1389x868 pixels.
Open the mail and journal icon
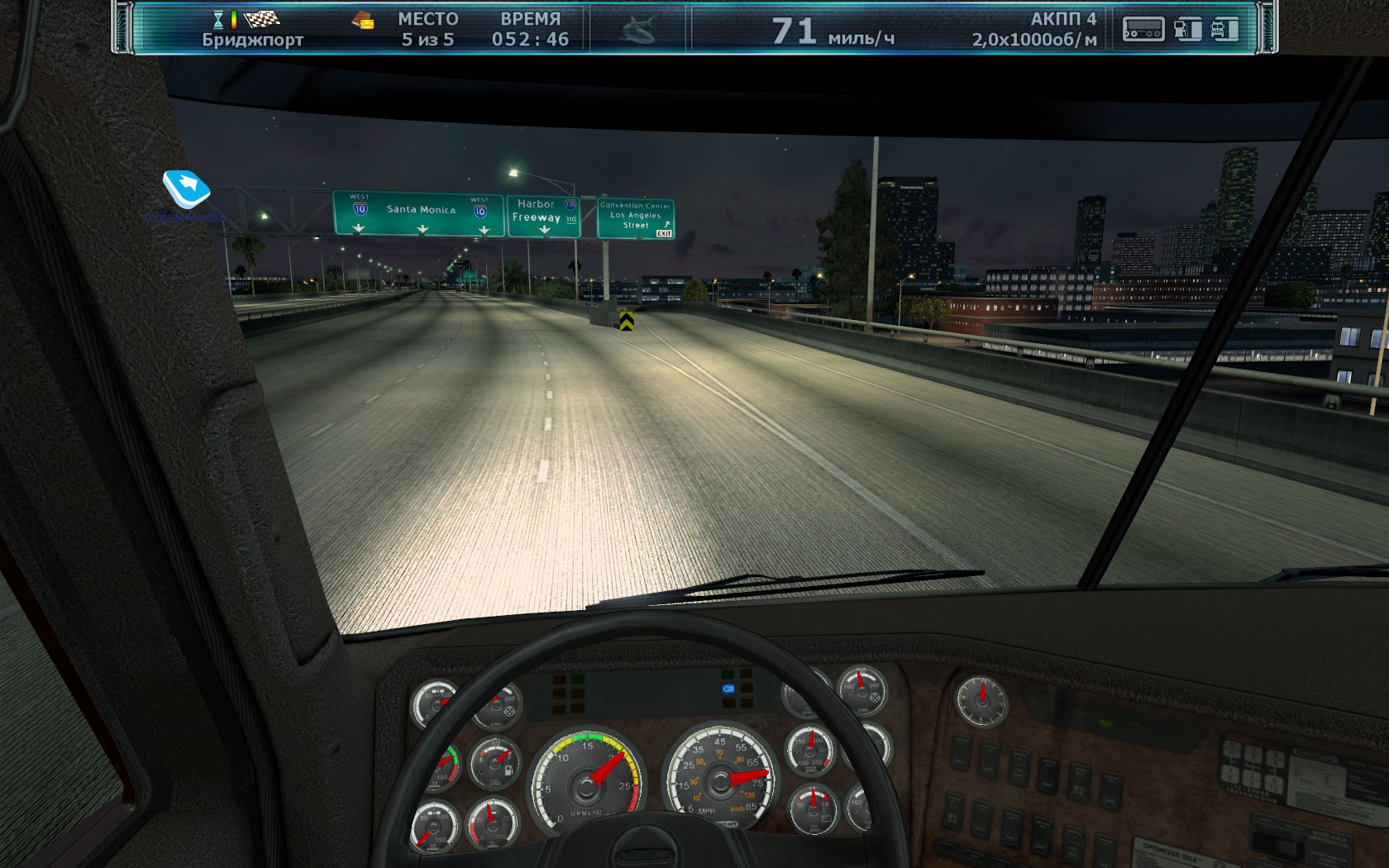click(x=362, y=21)
